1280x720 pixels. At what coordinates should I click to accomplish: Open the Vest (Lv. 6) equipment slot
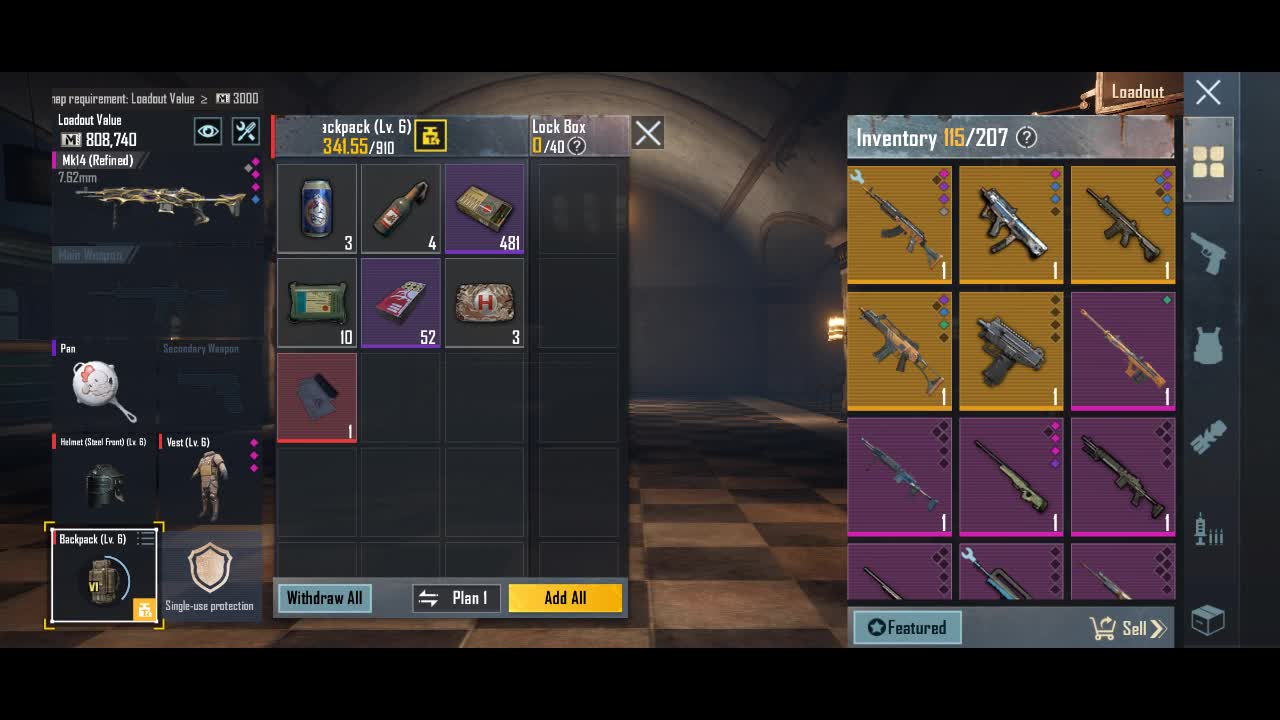[x=209, y=482]
